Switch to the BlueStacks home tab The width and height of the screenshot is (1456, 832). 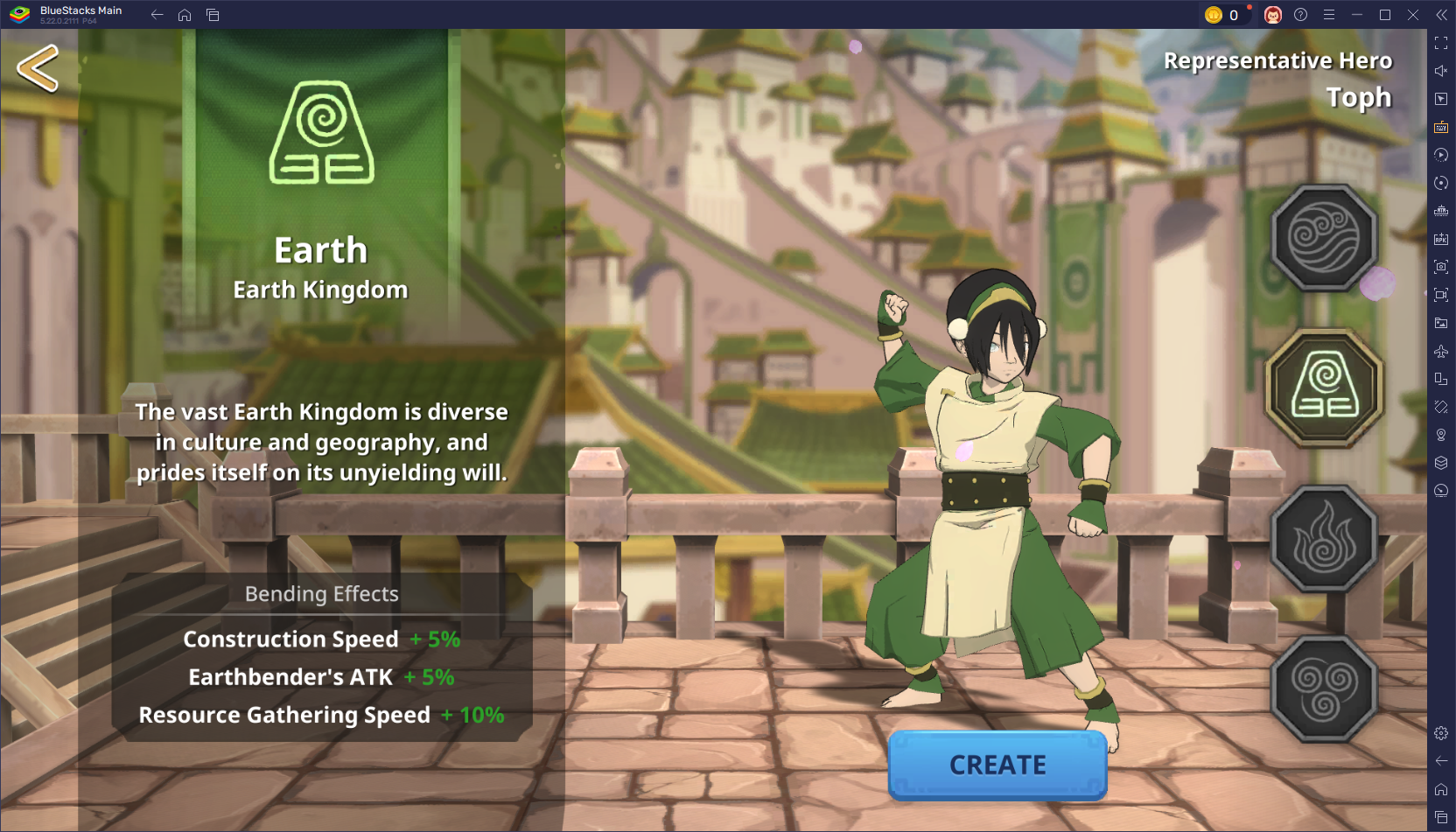coord(185,15)
